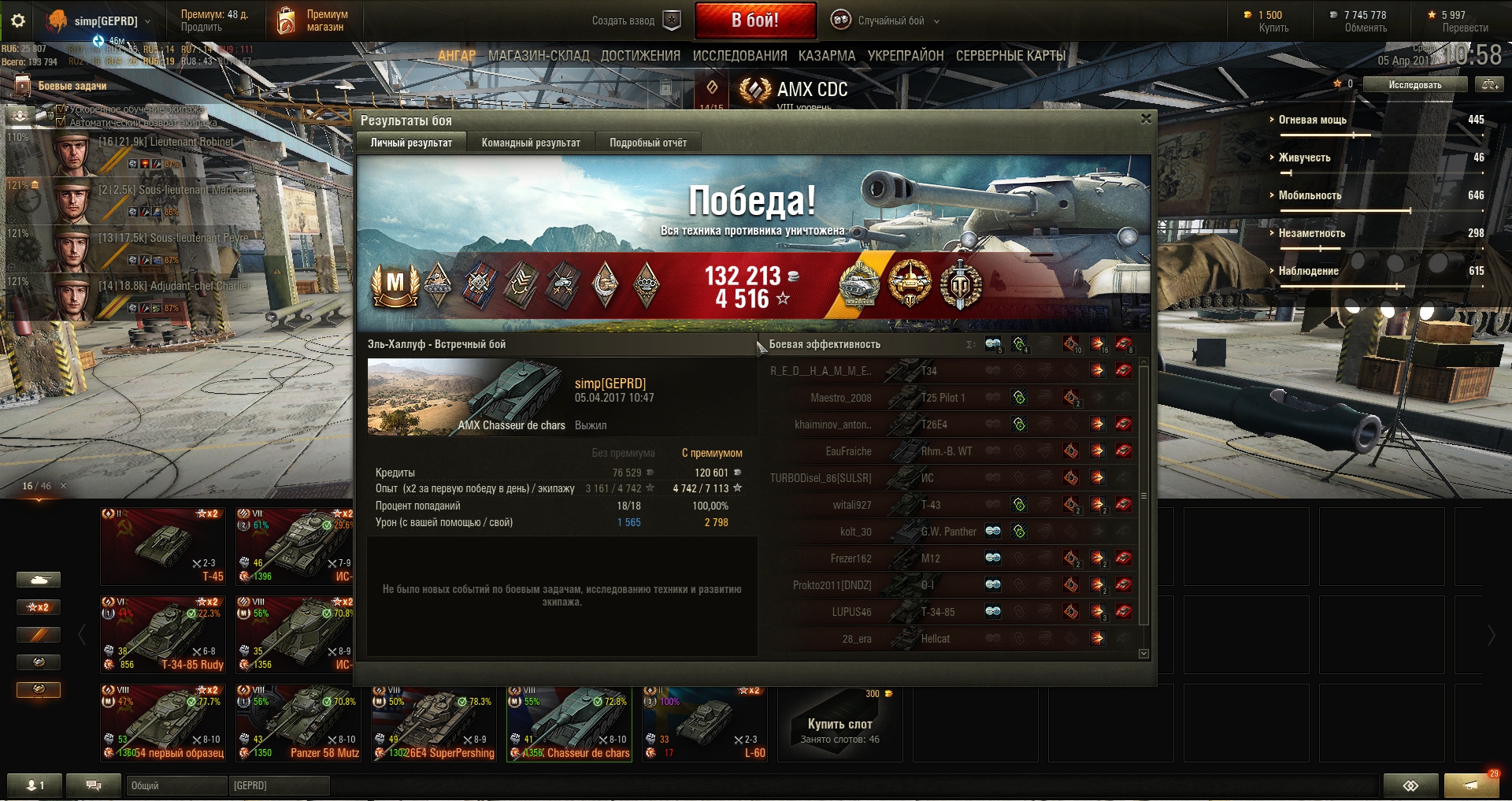
Task: Open the Боевые задачи panel
Action: (72, 86)
